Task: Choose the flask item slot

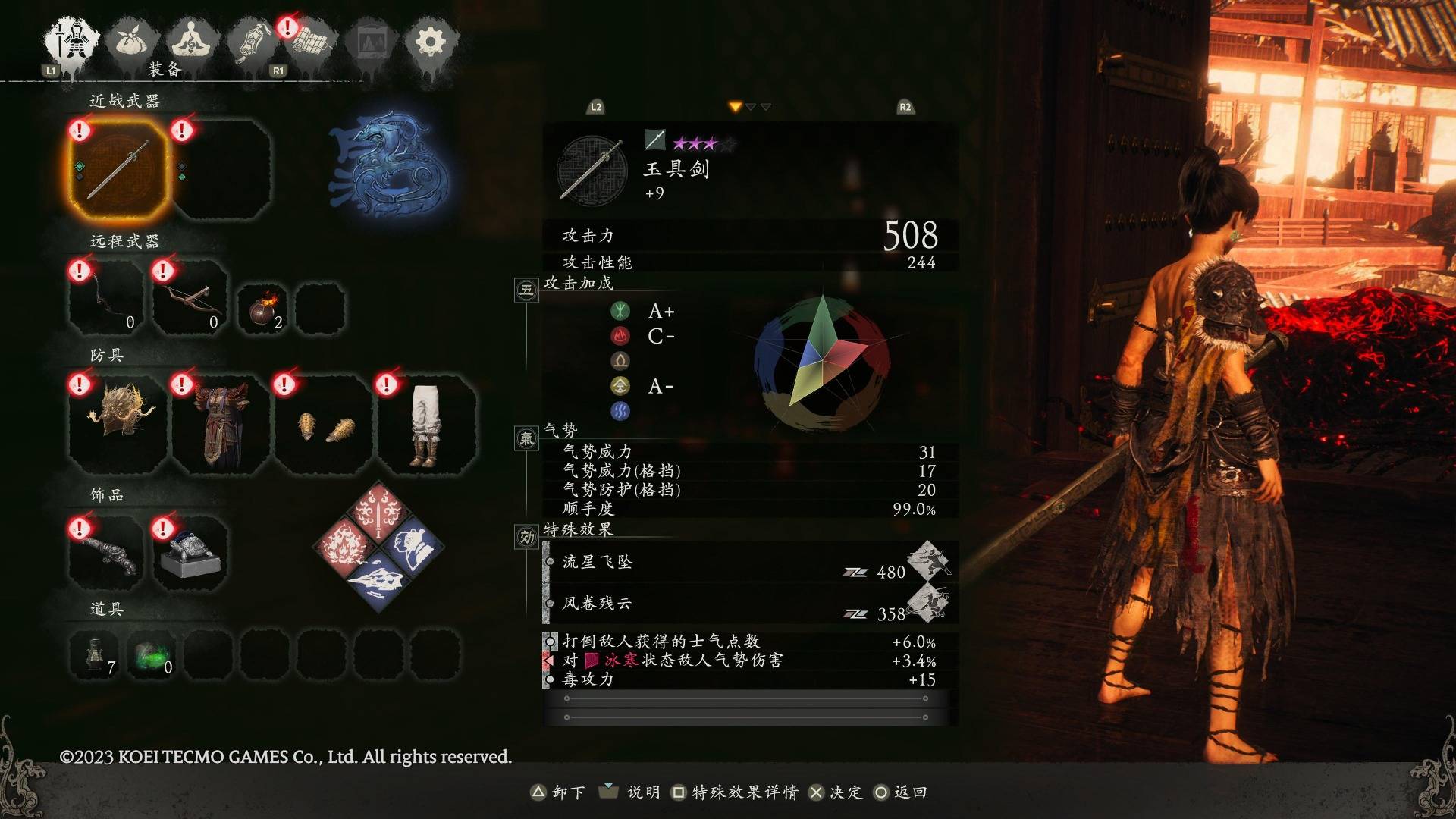Action: (x=95, y=654)
